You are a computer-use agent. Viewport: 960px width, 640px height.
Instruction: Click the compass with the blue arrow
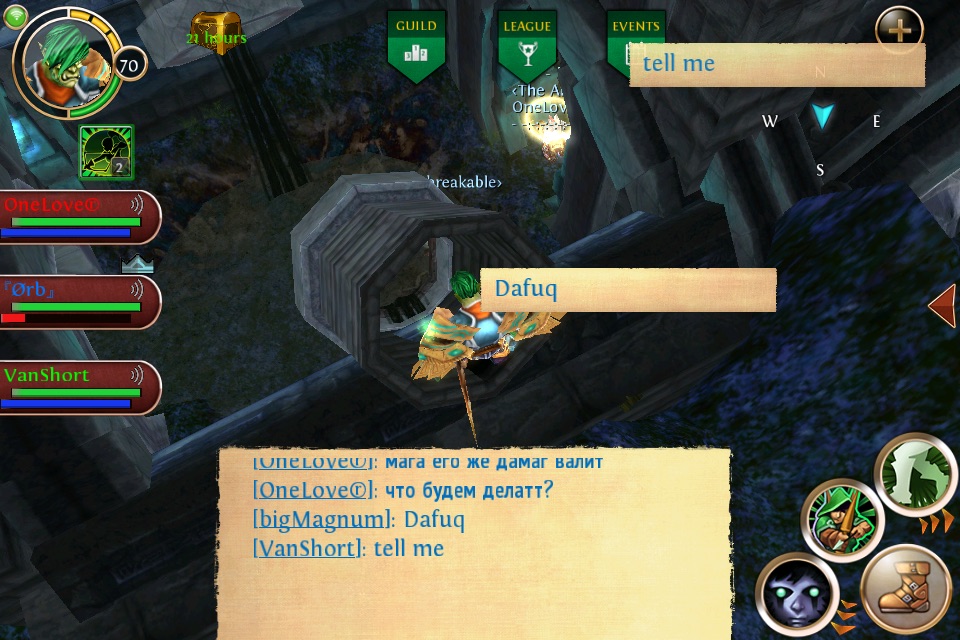pyautogui.click(x=822, y=118)
